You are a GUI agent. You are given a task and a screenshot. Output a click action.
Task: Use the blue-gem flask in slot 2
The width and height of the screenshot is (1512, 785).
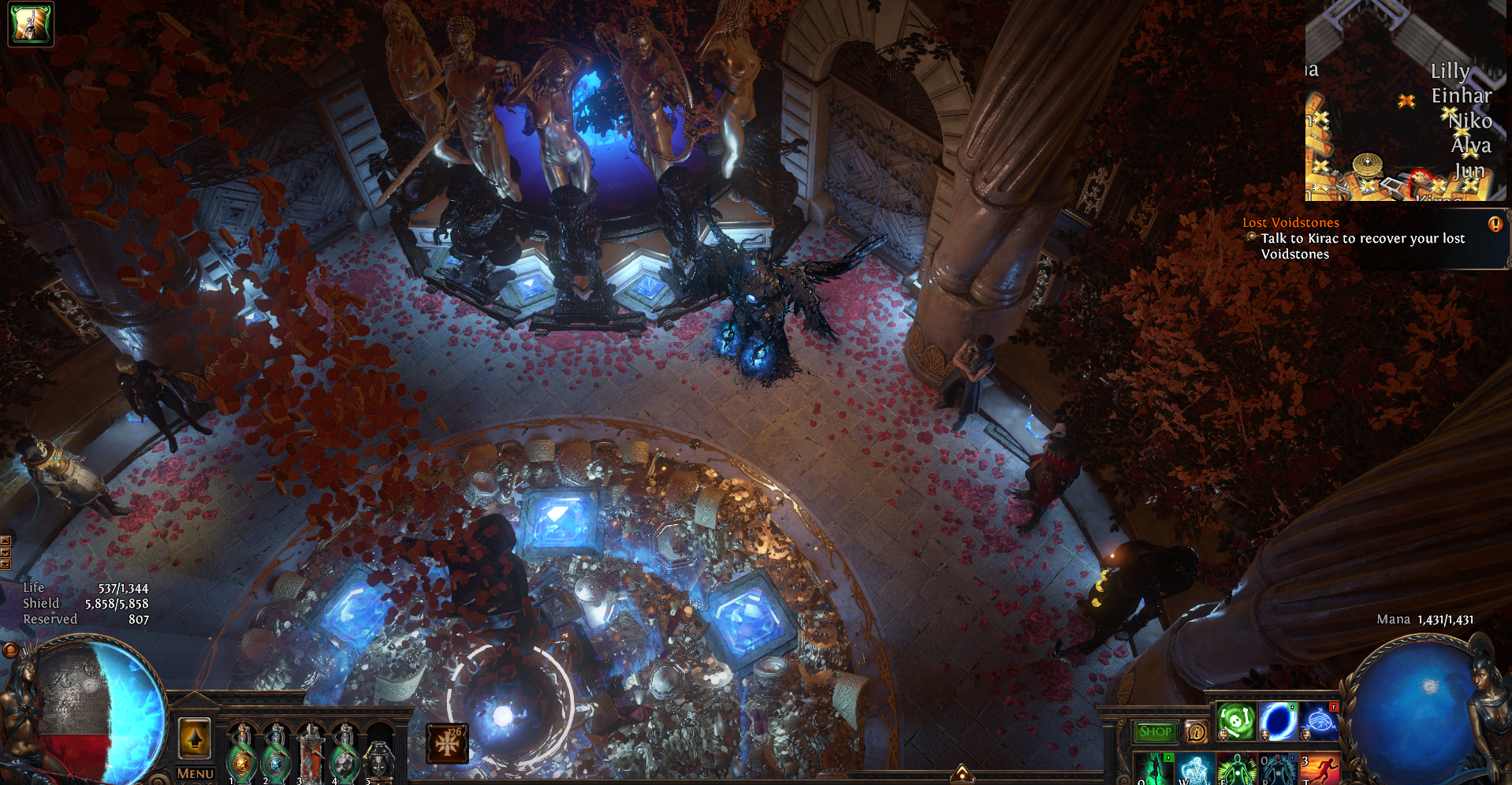tap(276, 758)
